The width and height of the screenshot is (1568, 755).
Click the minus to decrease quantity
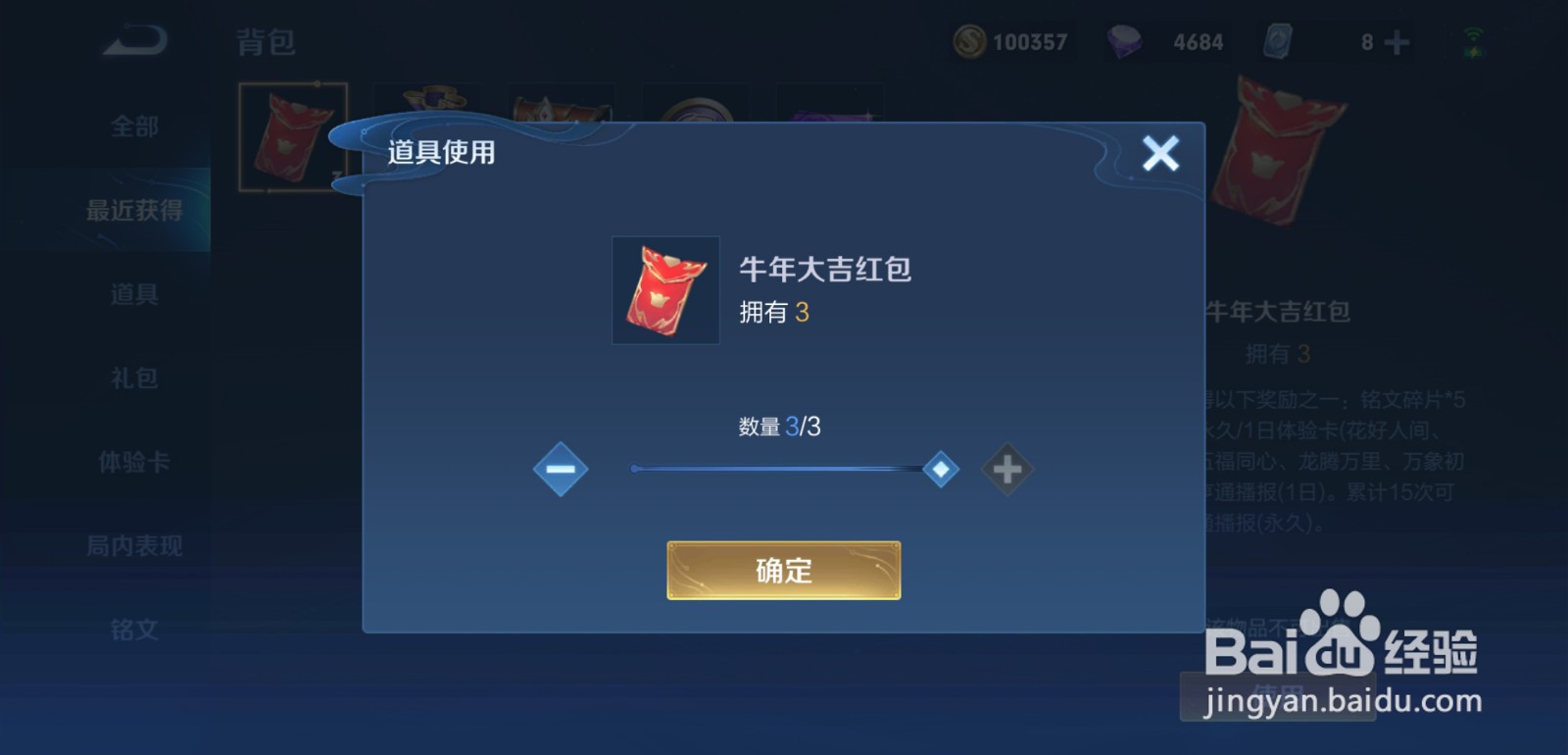560,469
